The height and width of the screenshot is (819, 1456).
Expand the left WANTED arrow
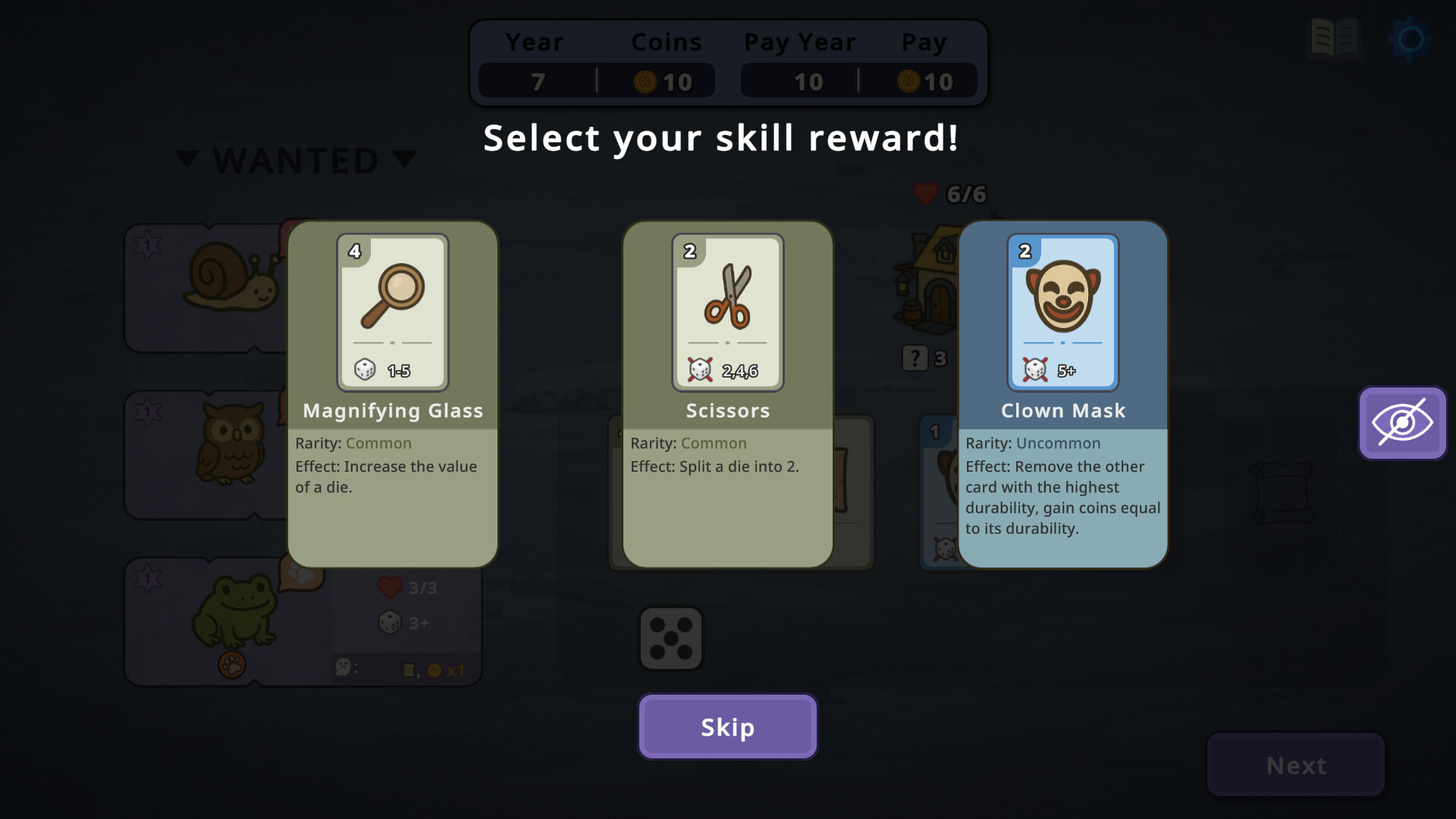point(187,159)
